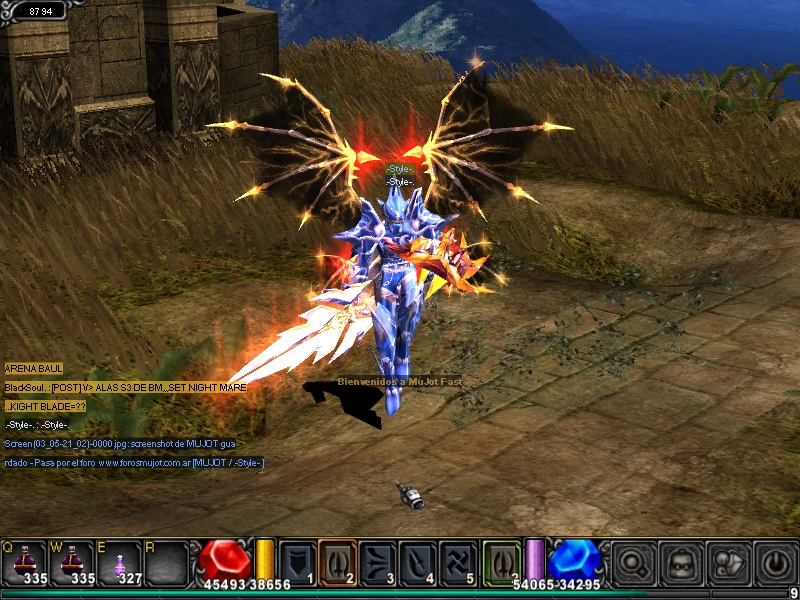Choose the skill in slot 4
The width and height of the screenshot is (800, 600).
pyautogui.click(x=417, y=561)
